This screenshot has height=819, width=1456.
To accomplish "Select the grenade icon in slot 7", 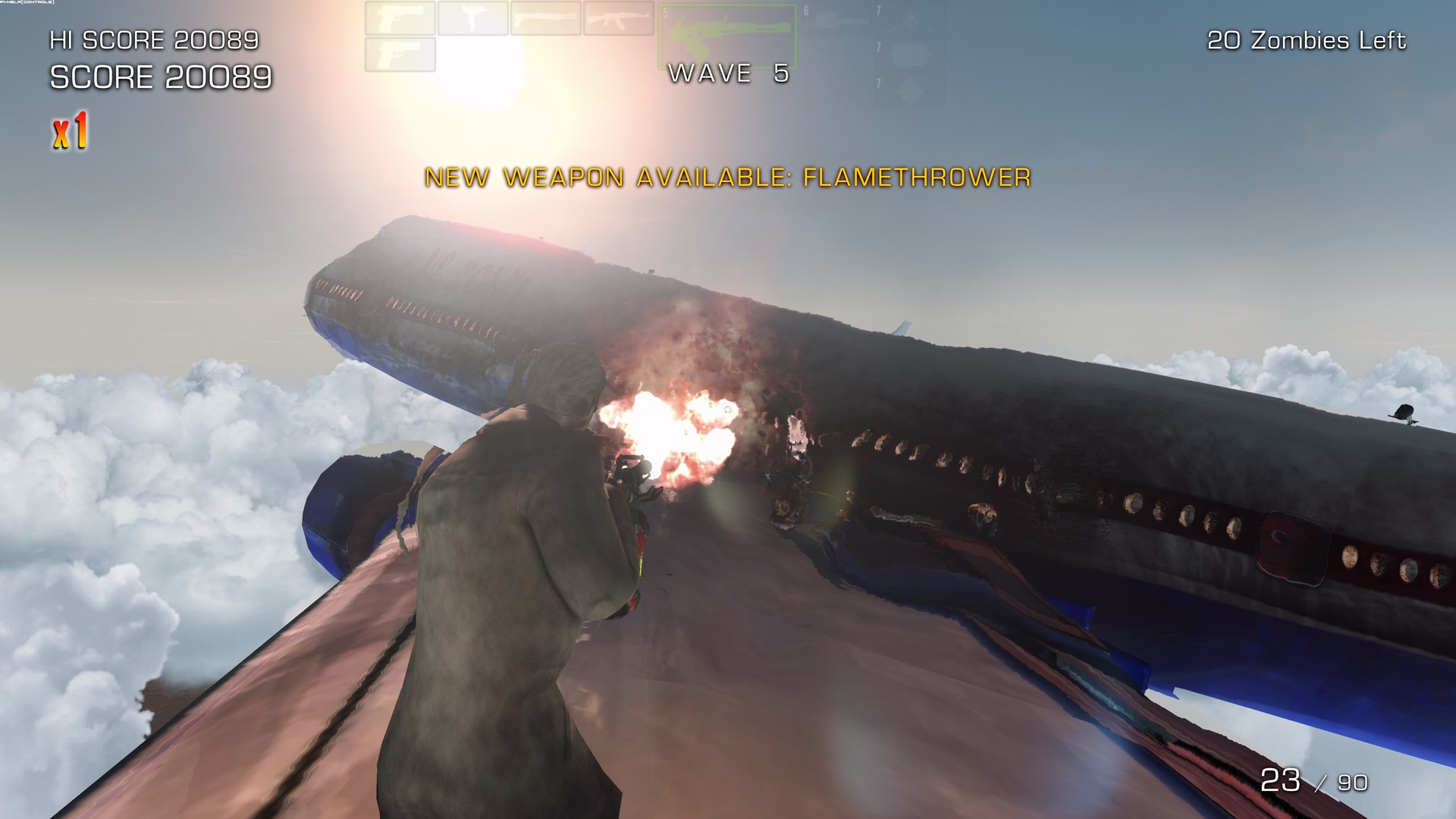I will [x=908, y=55].
